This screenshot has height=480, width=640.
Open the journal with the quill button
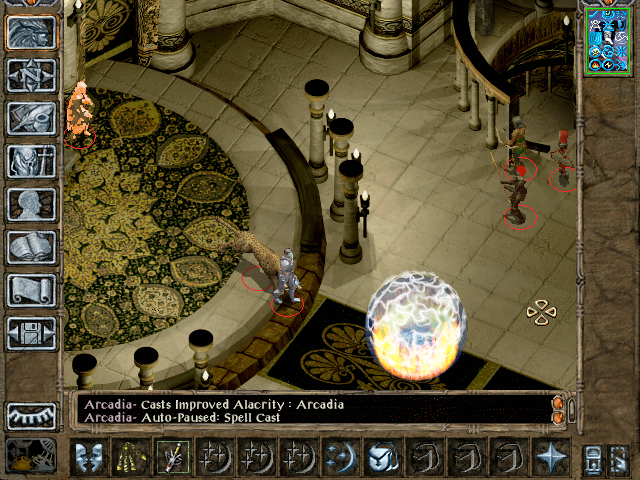[x=32, y=118]
